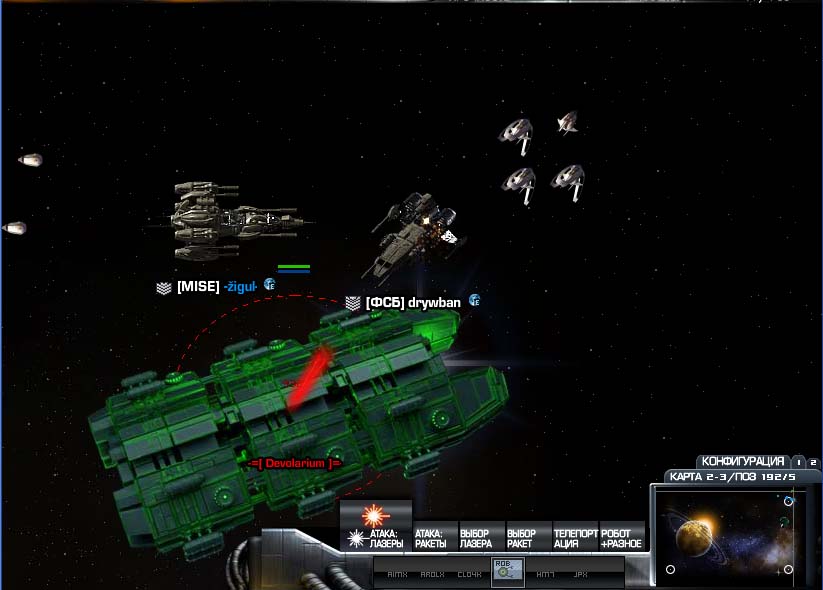Choose the Телепортация teleport tab
Viewport: 823px width, 590px height.
pyautogui.click(x=575, y=540)
